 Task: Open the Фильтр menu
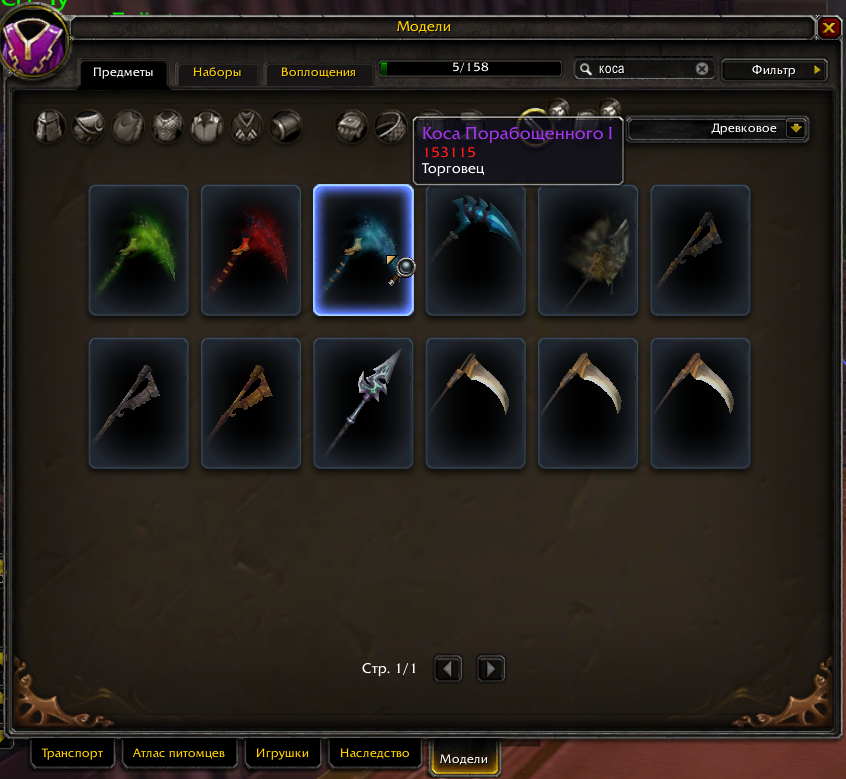click(x=777, y=70)
